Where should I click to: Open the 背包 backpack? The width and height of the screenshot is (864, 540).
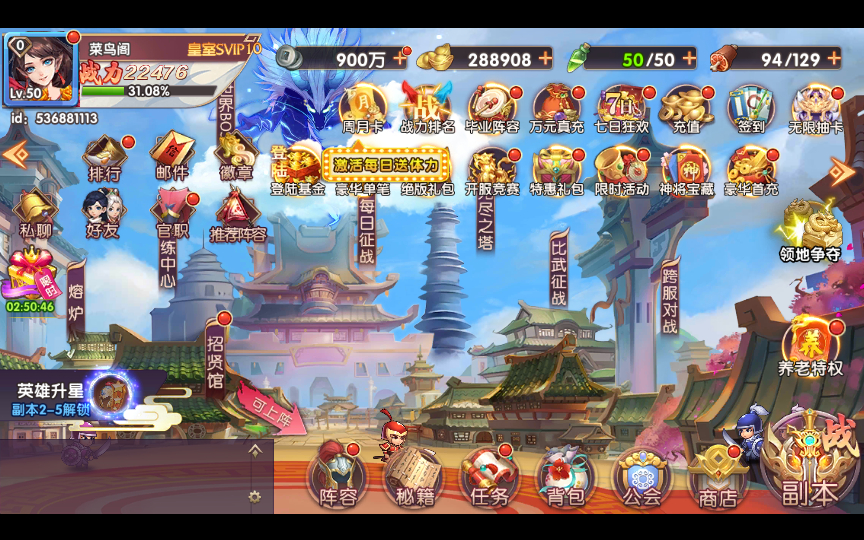click(565, 474)
